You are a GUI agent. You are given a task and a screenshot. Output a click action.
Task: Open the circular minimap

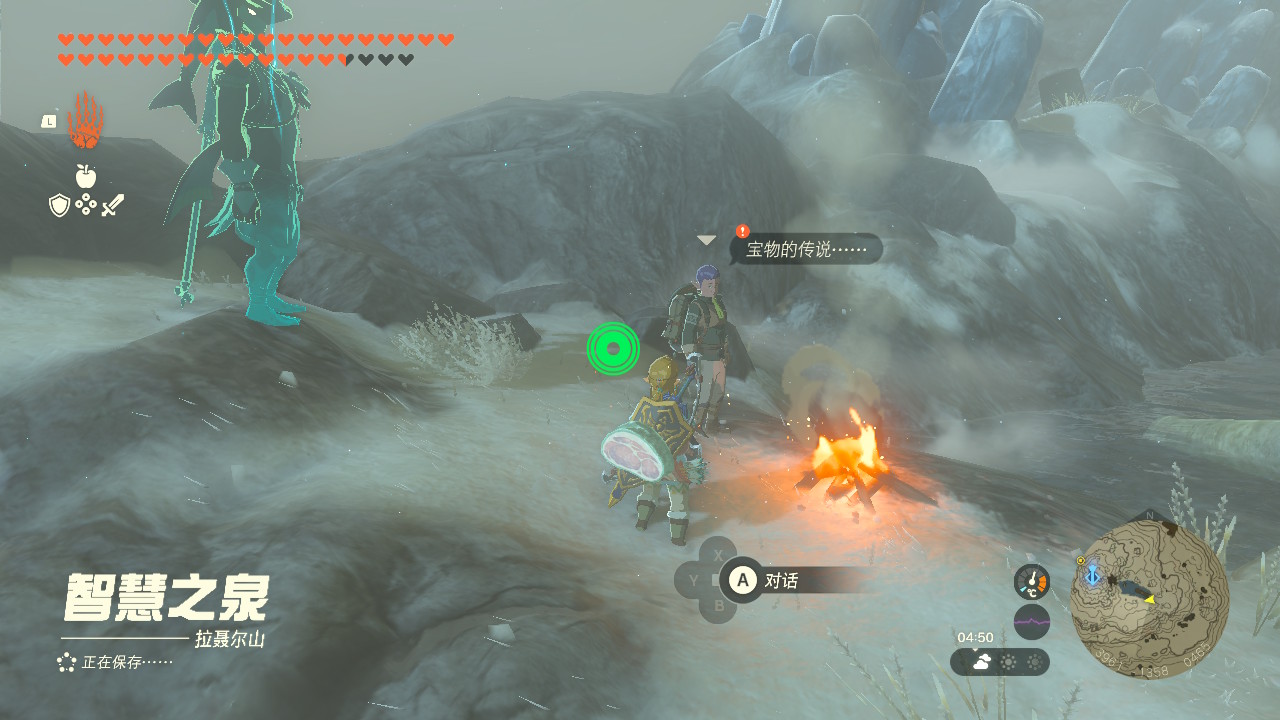[x=1149, y=598]
